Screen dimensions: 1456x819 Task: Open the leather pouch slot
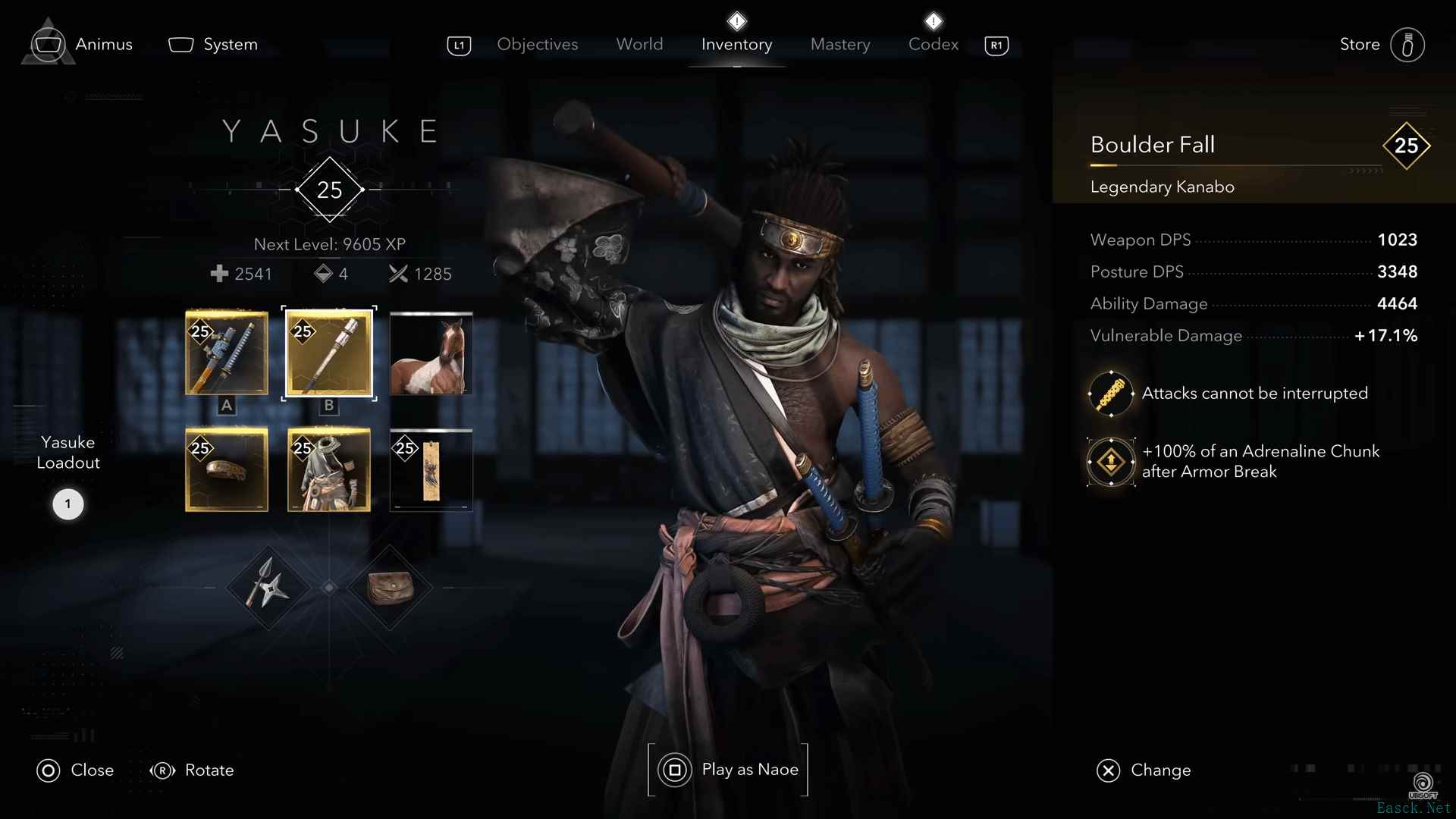(x=390, y=588)
